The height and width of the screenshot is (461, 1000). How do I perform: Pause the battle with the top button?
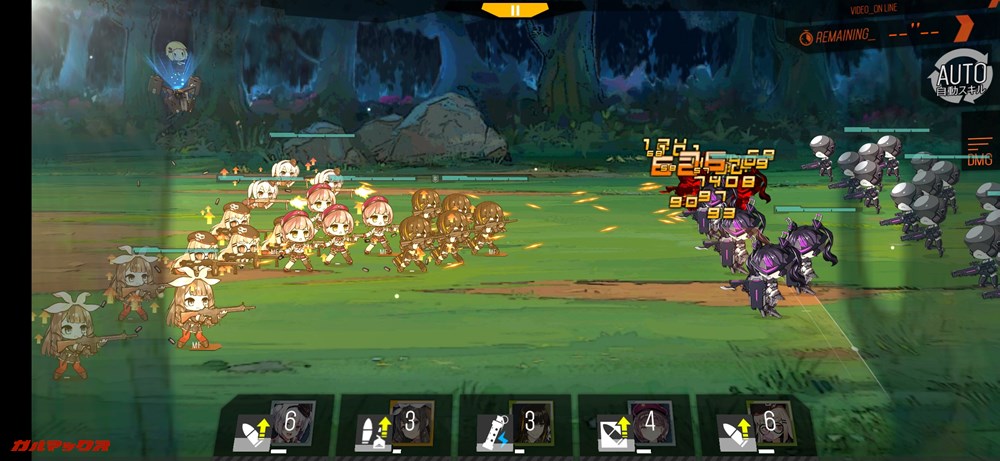(515, 10)
